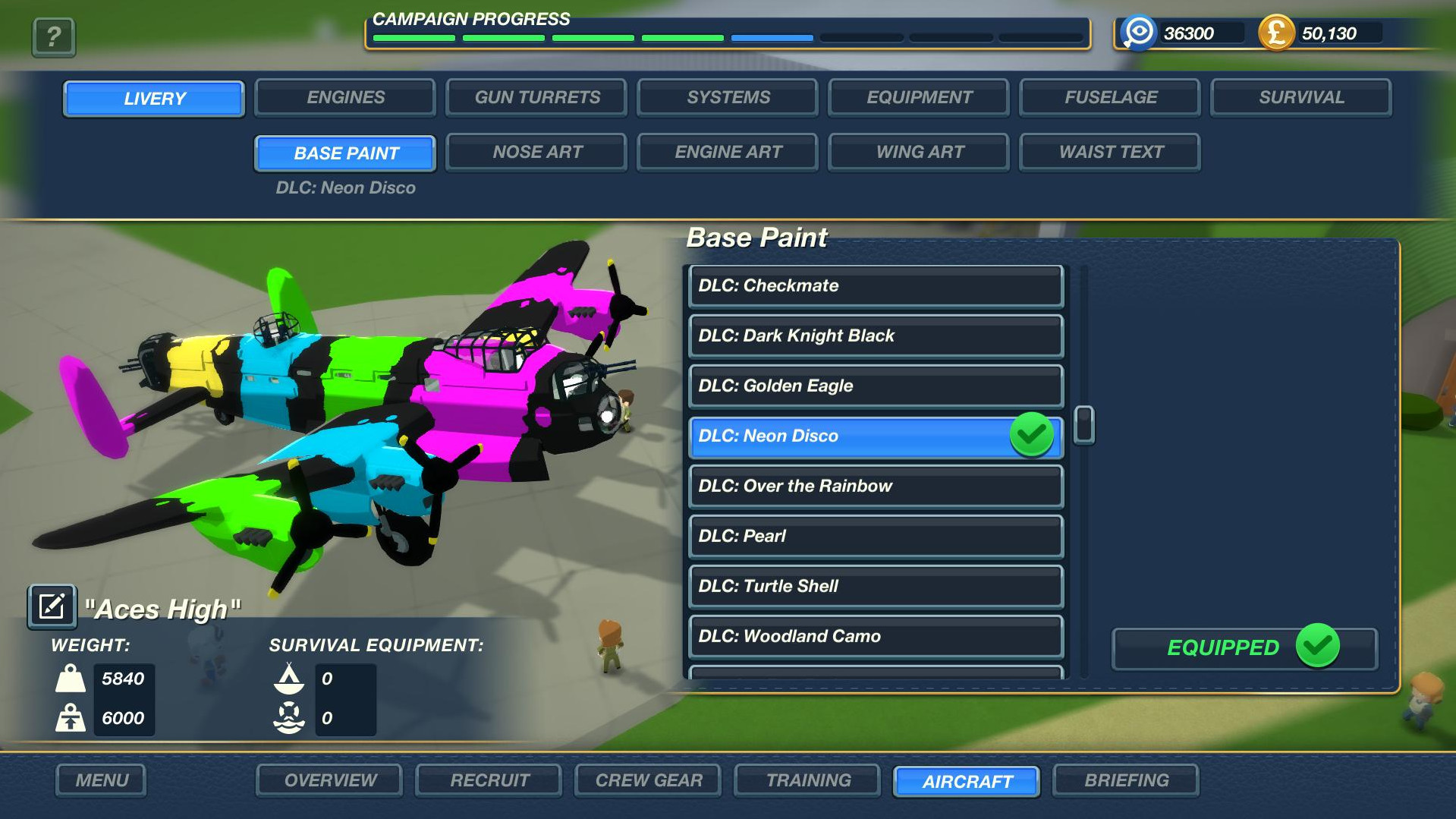Select the Waist Text sub-tab
The height and width of the screenshot is (819, 1456).
click(1111, 153)
